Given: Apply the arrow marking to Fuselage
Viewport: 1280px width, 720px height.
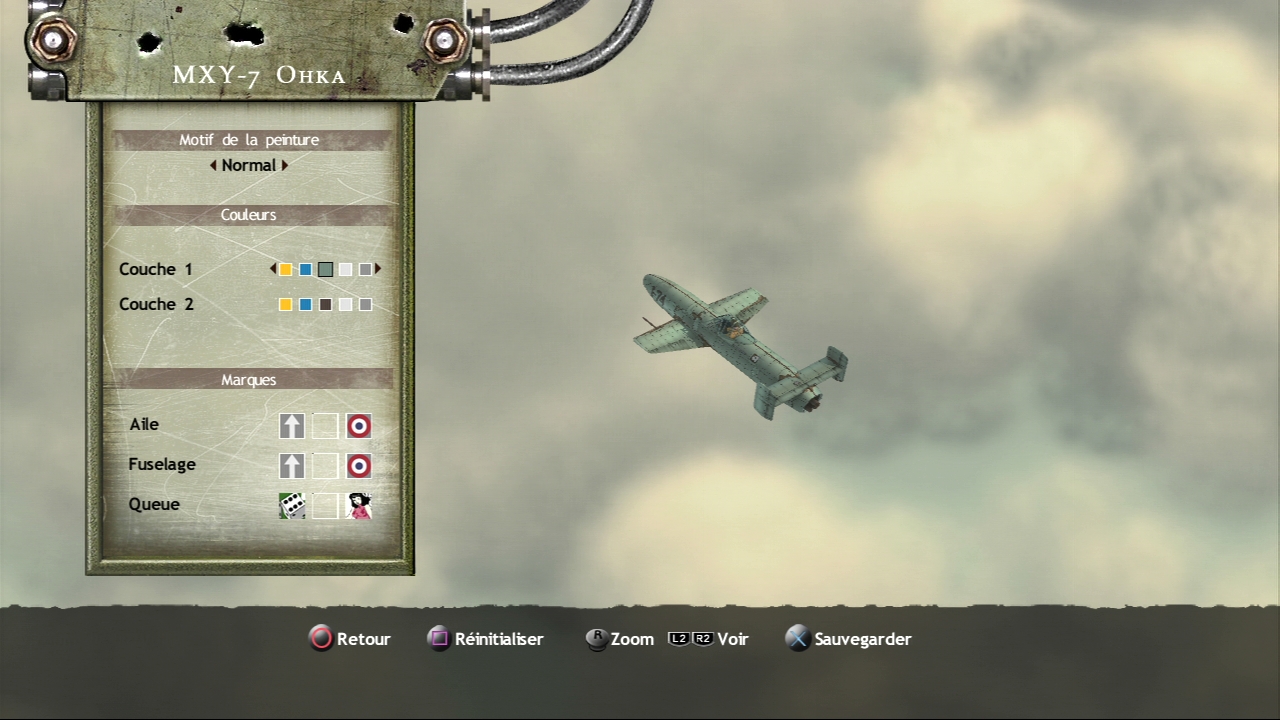Looking at the screenshot, I should [x=292, y=466].
